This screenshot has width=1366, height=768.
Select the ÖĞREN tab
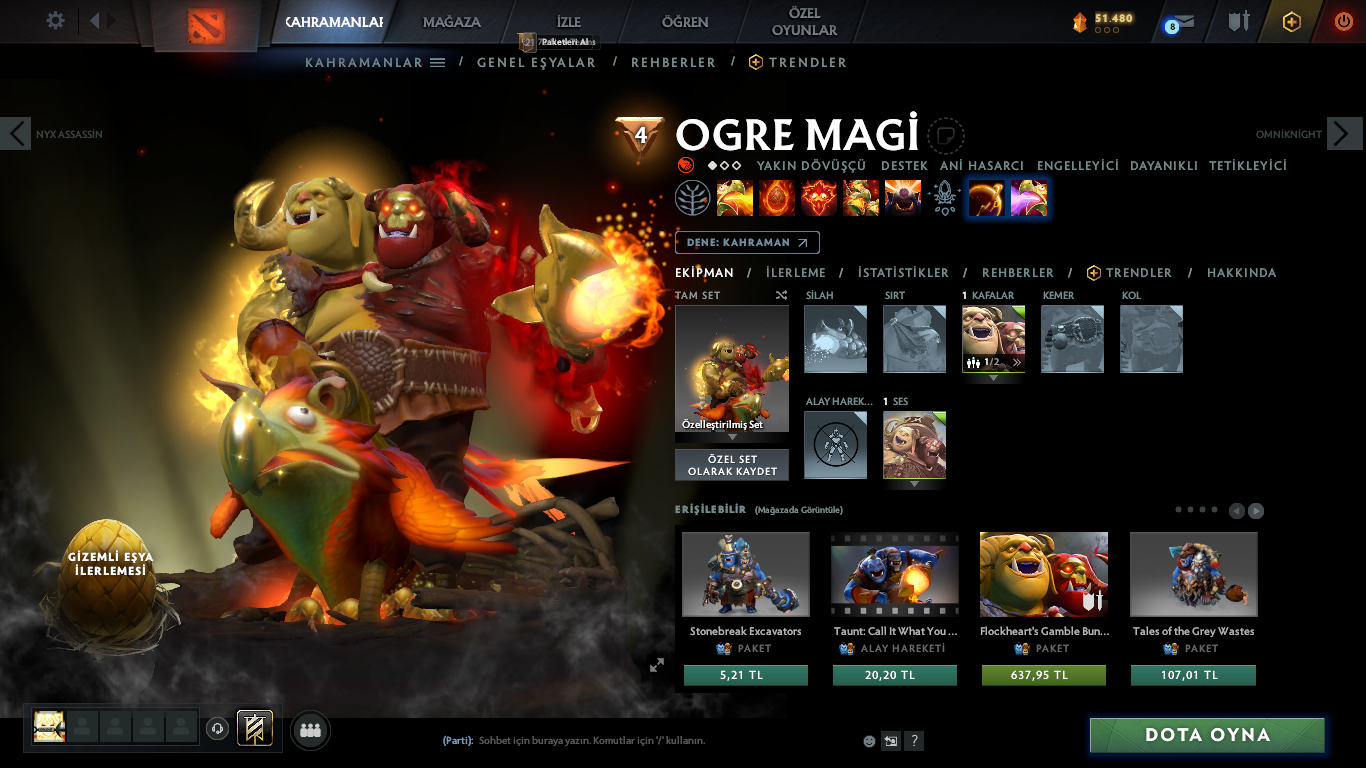(x=685, y=22)
